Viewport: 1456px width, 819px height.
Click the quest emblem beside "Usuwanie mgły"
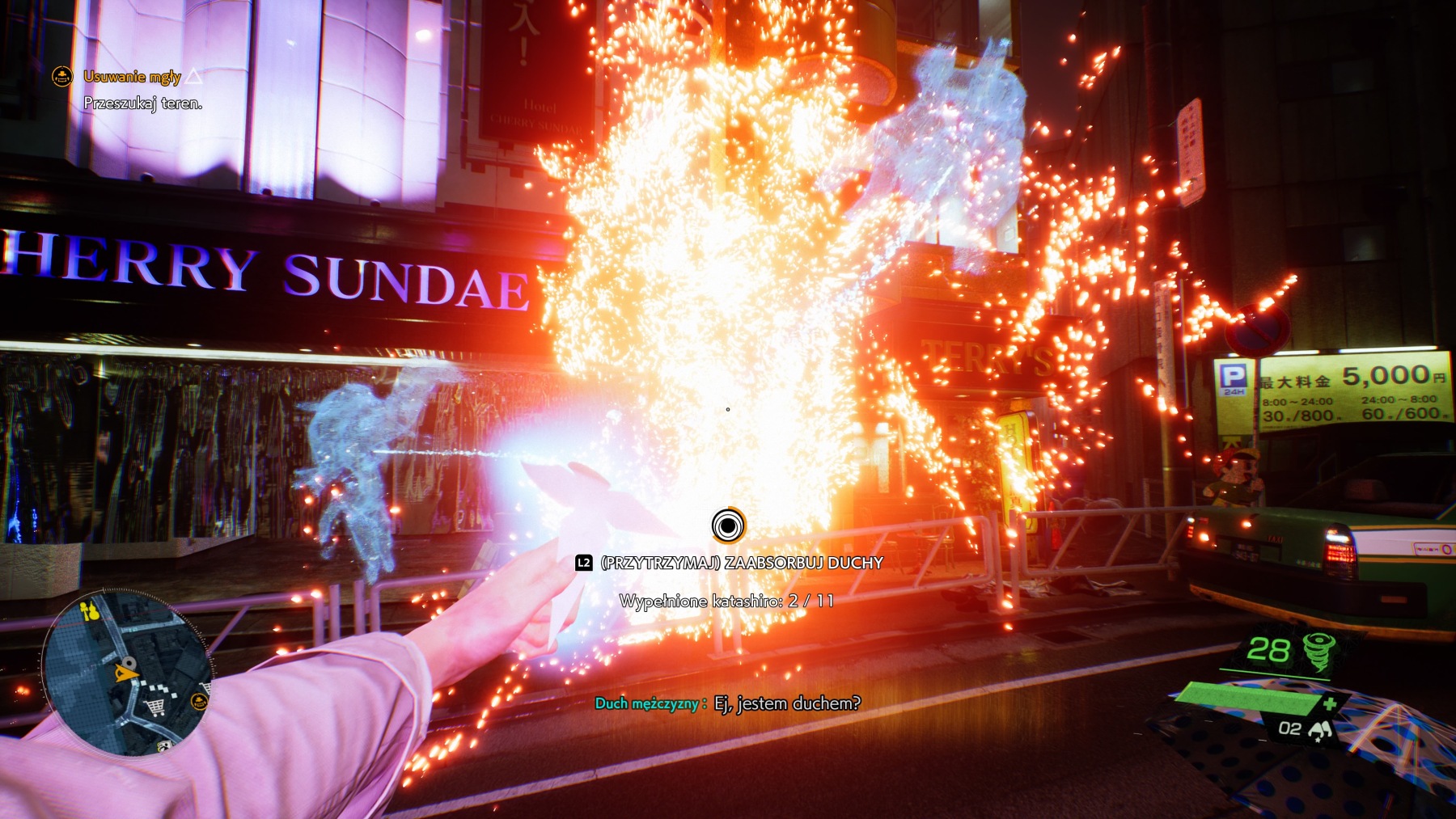[x=62, y=77]
